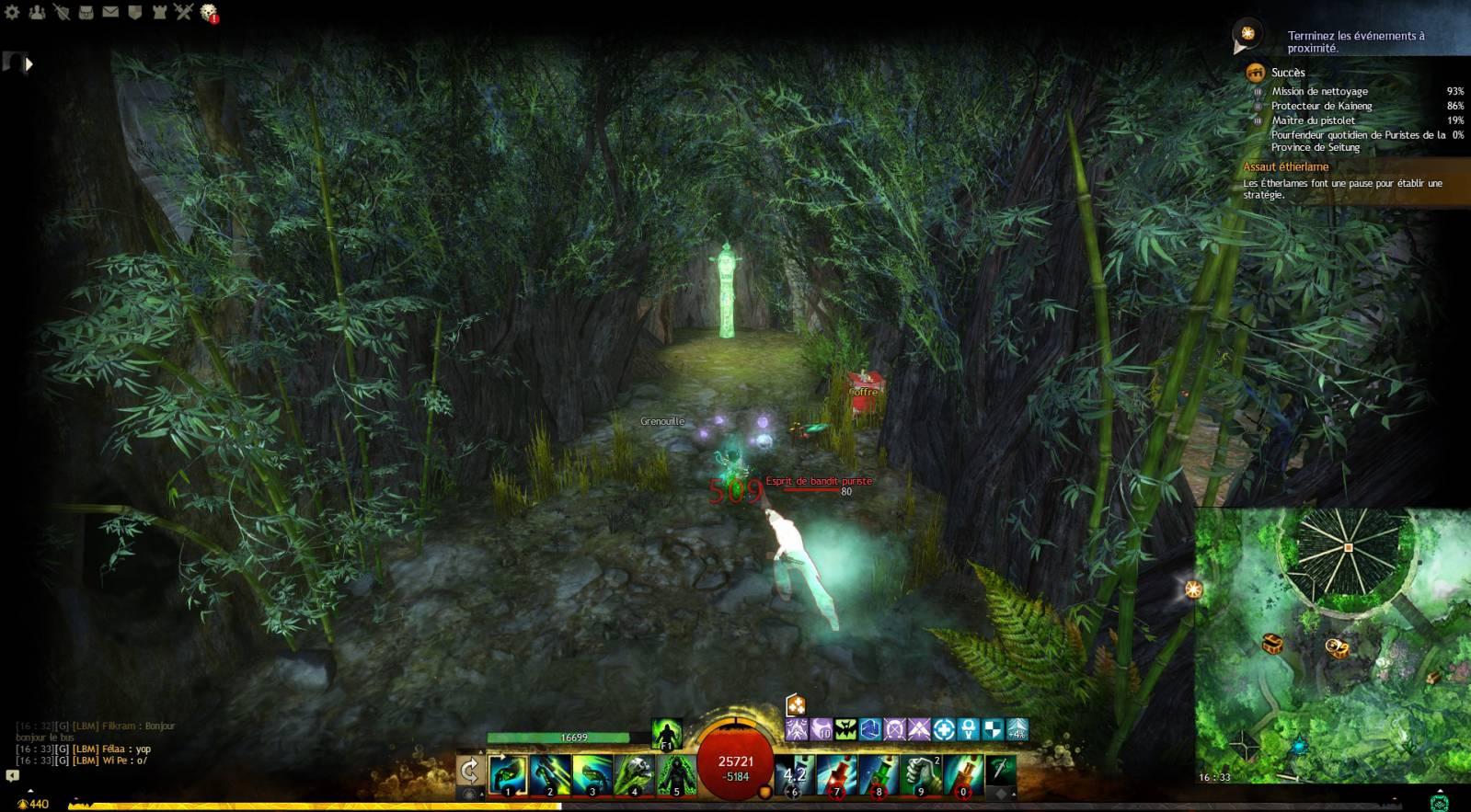Select the Mission de nettoyage achievement

pos(1319,91)
